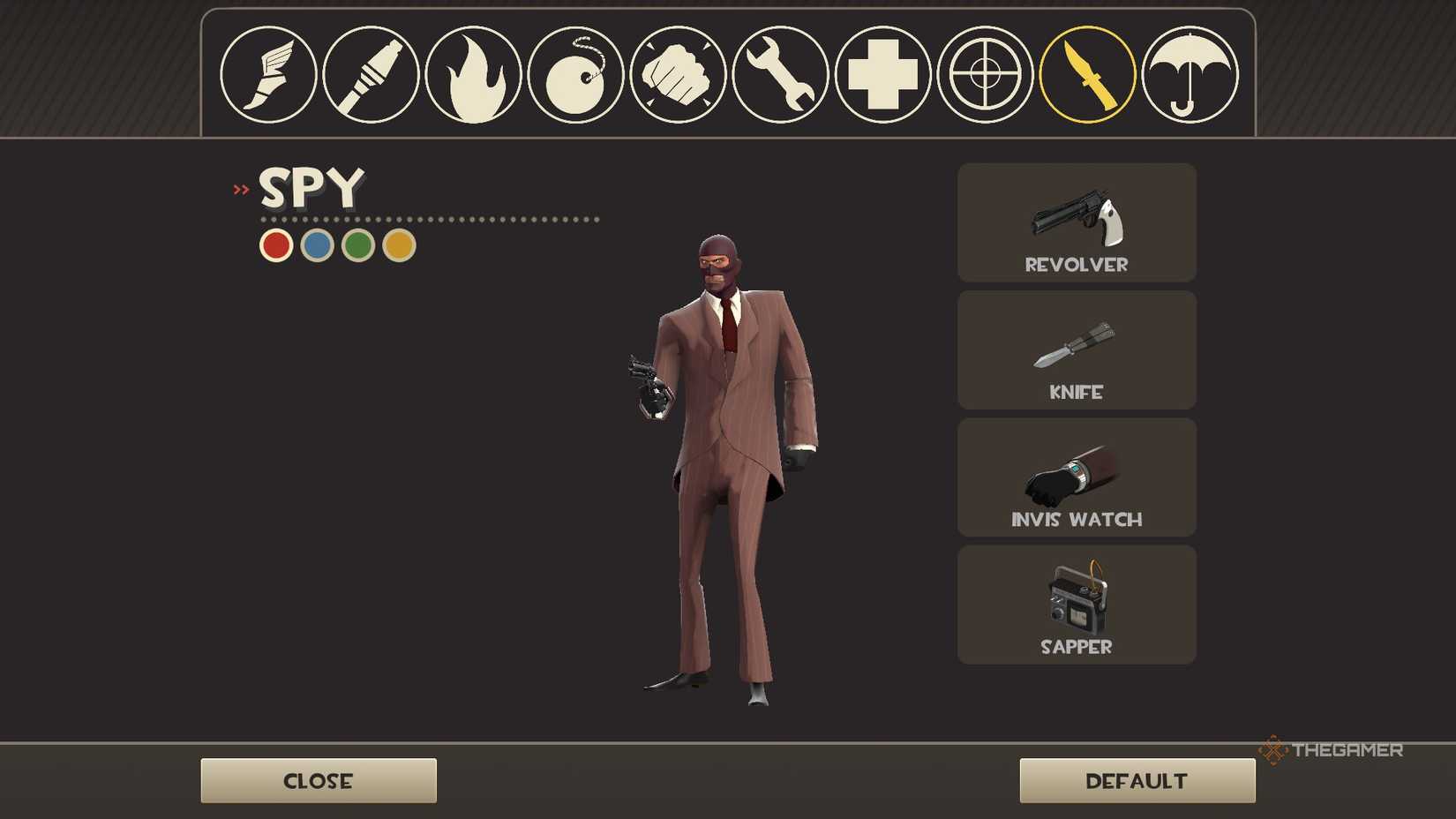Select the Scout class icon

point(268,76)
